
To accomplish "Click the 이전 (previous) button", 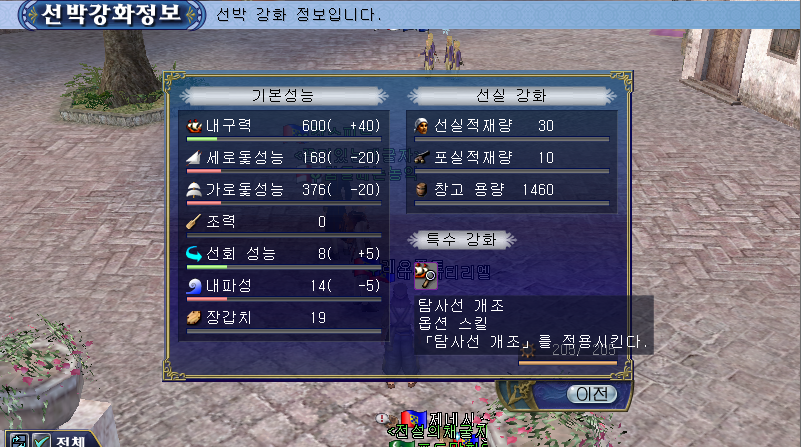I will click(590, 393).
